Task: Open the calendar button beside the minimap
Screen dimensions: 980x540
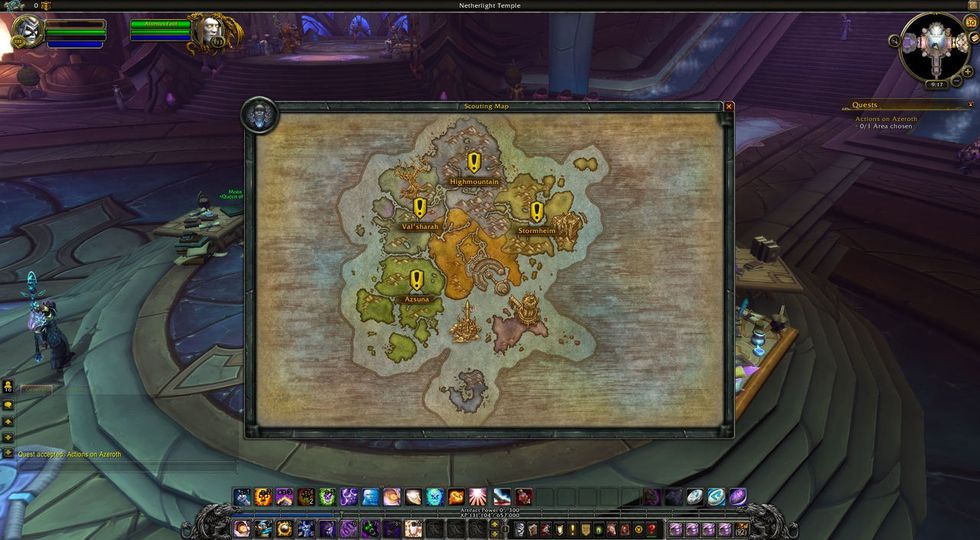Action: tap(970, 22)
